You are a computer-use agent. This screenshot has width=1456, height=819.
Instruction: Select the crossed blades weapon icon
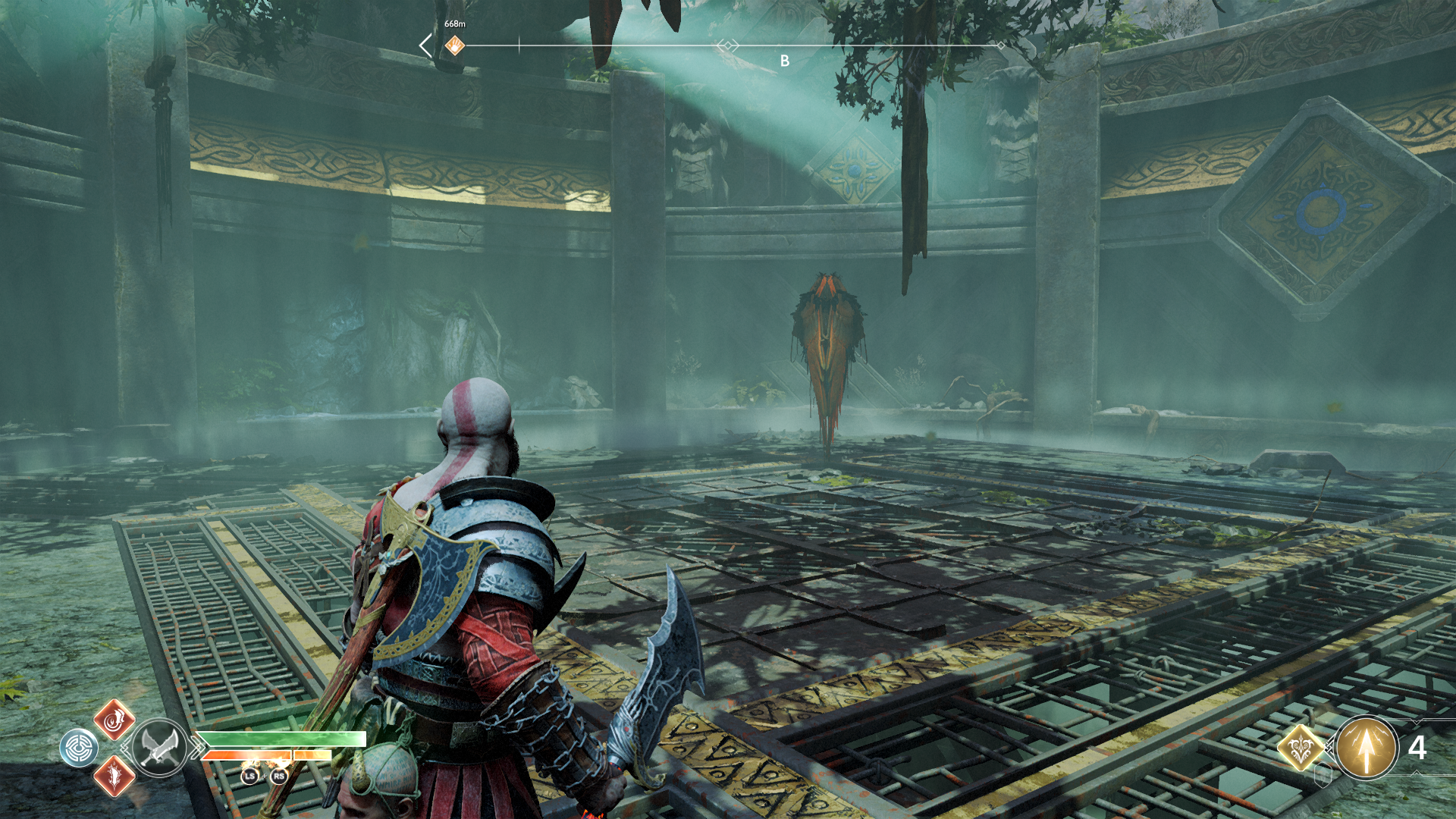coord(159,747)
